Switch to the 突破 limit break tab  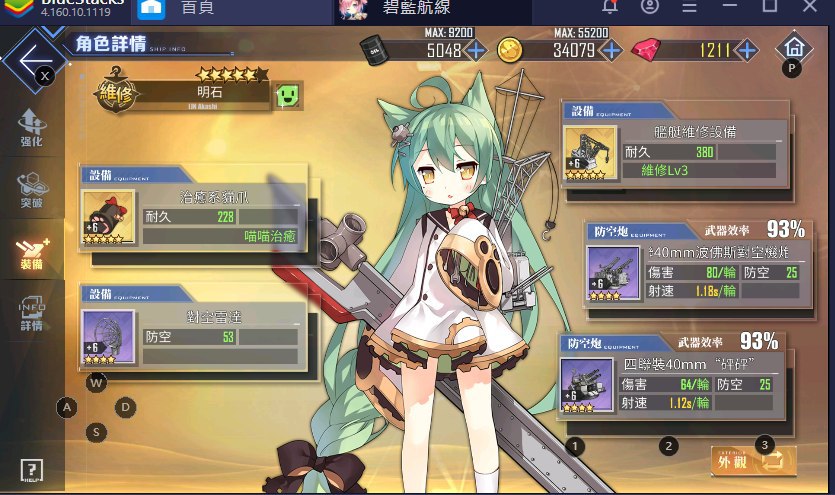(31, 190)
